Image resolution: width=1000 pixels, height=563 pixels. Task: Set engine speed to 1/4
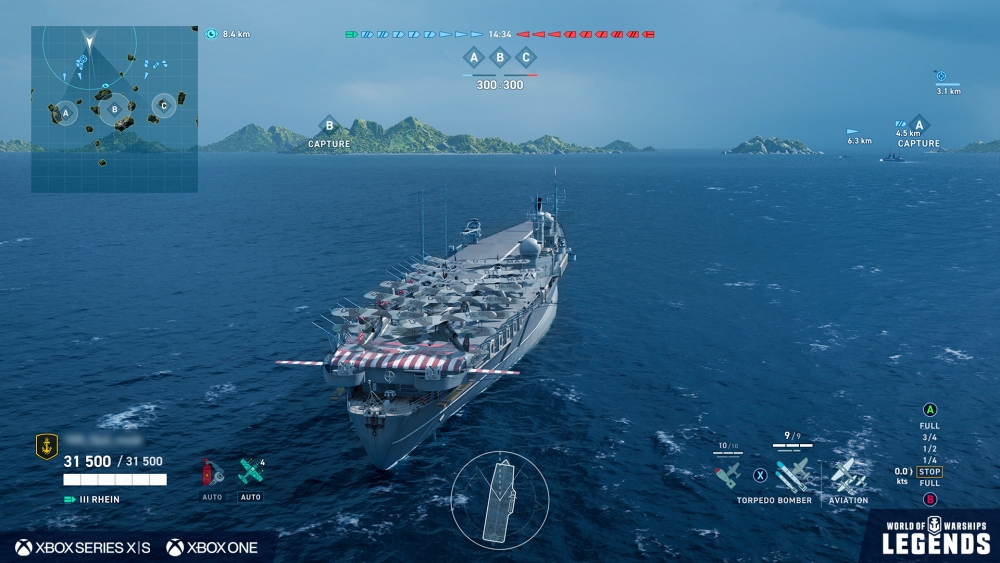pos(930,460)
